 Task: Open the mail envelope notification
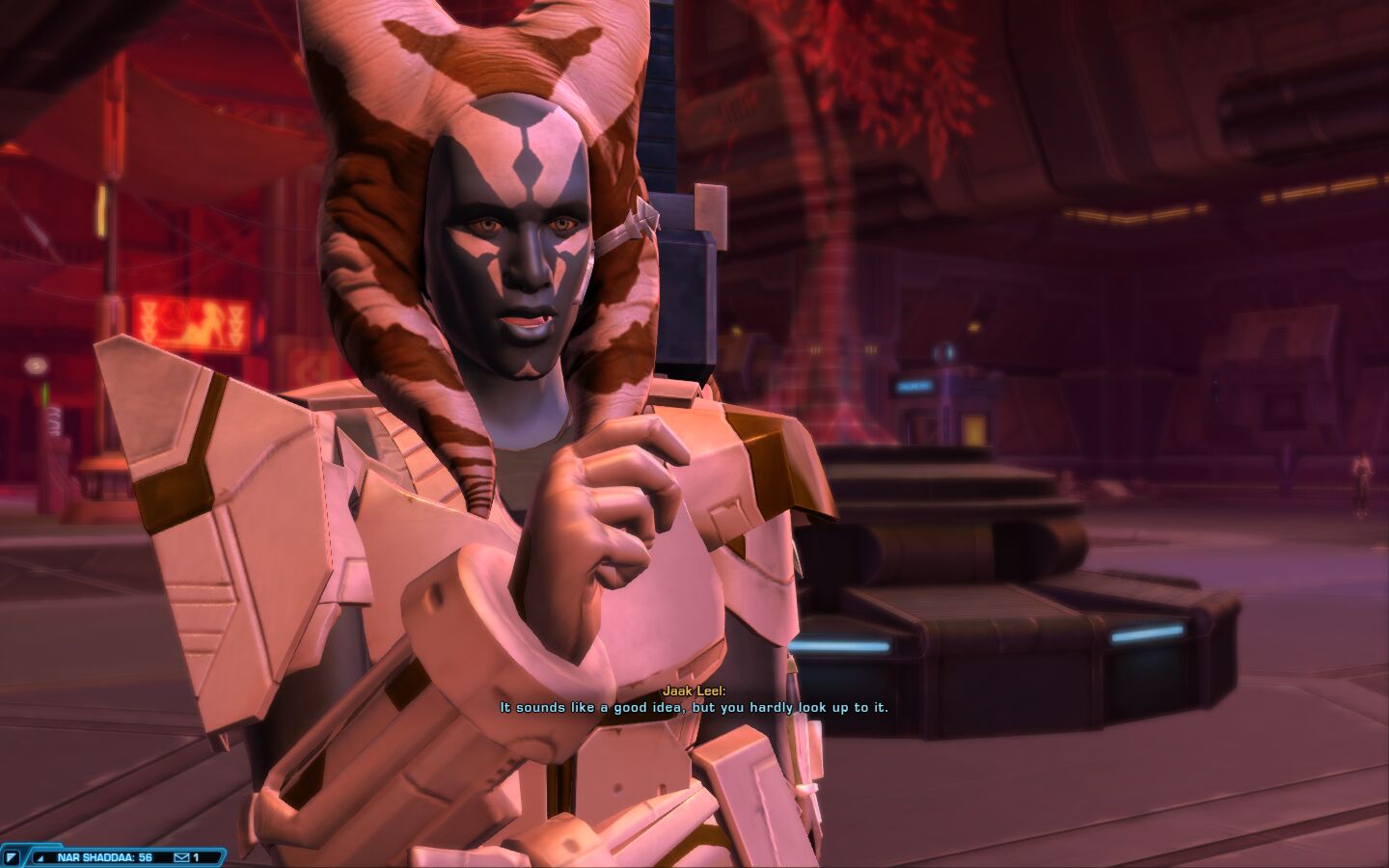pos(181,857)
